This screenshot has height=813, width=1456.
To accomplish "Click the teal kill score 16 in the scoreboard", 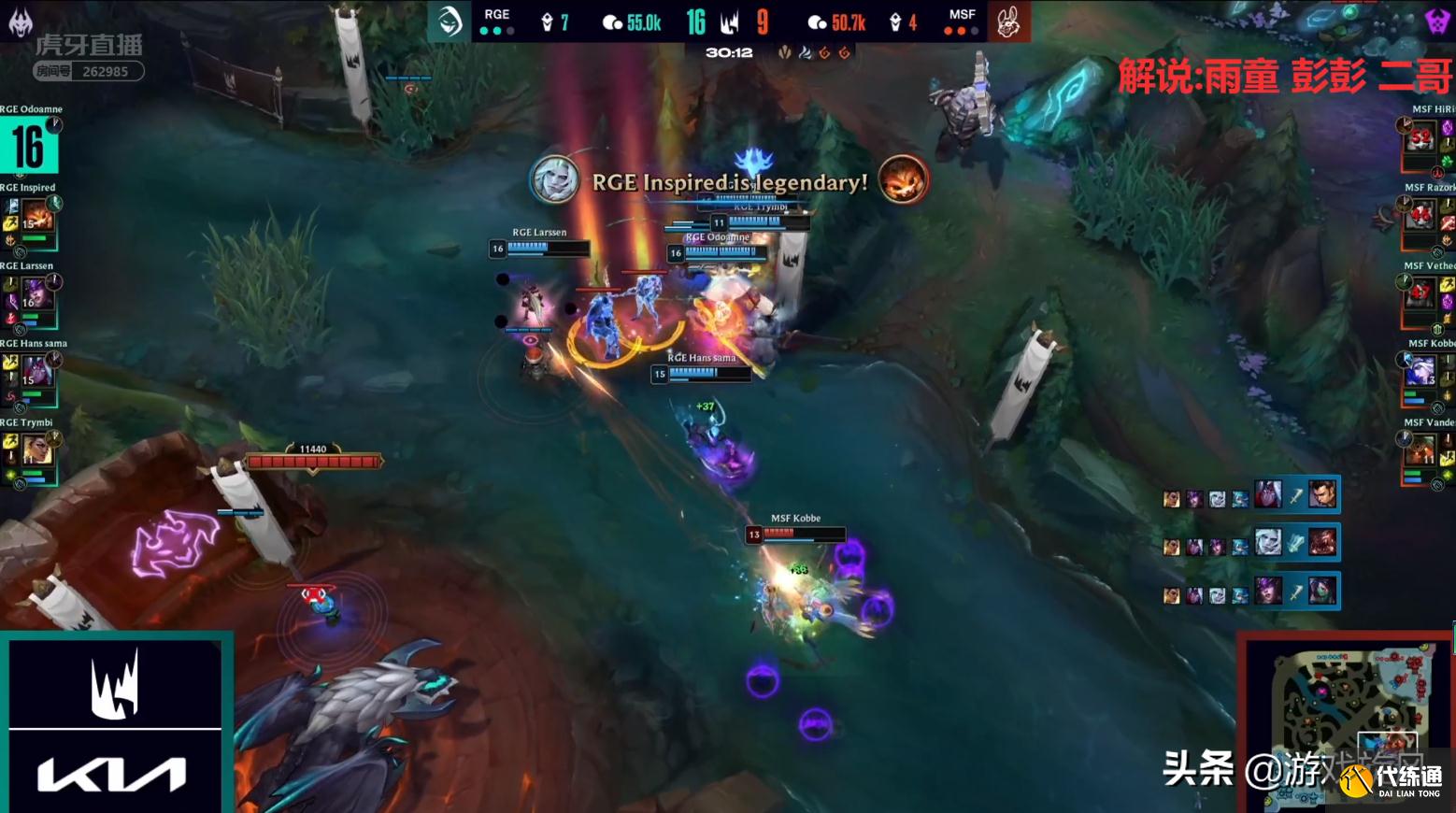I will coord(696,21).
